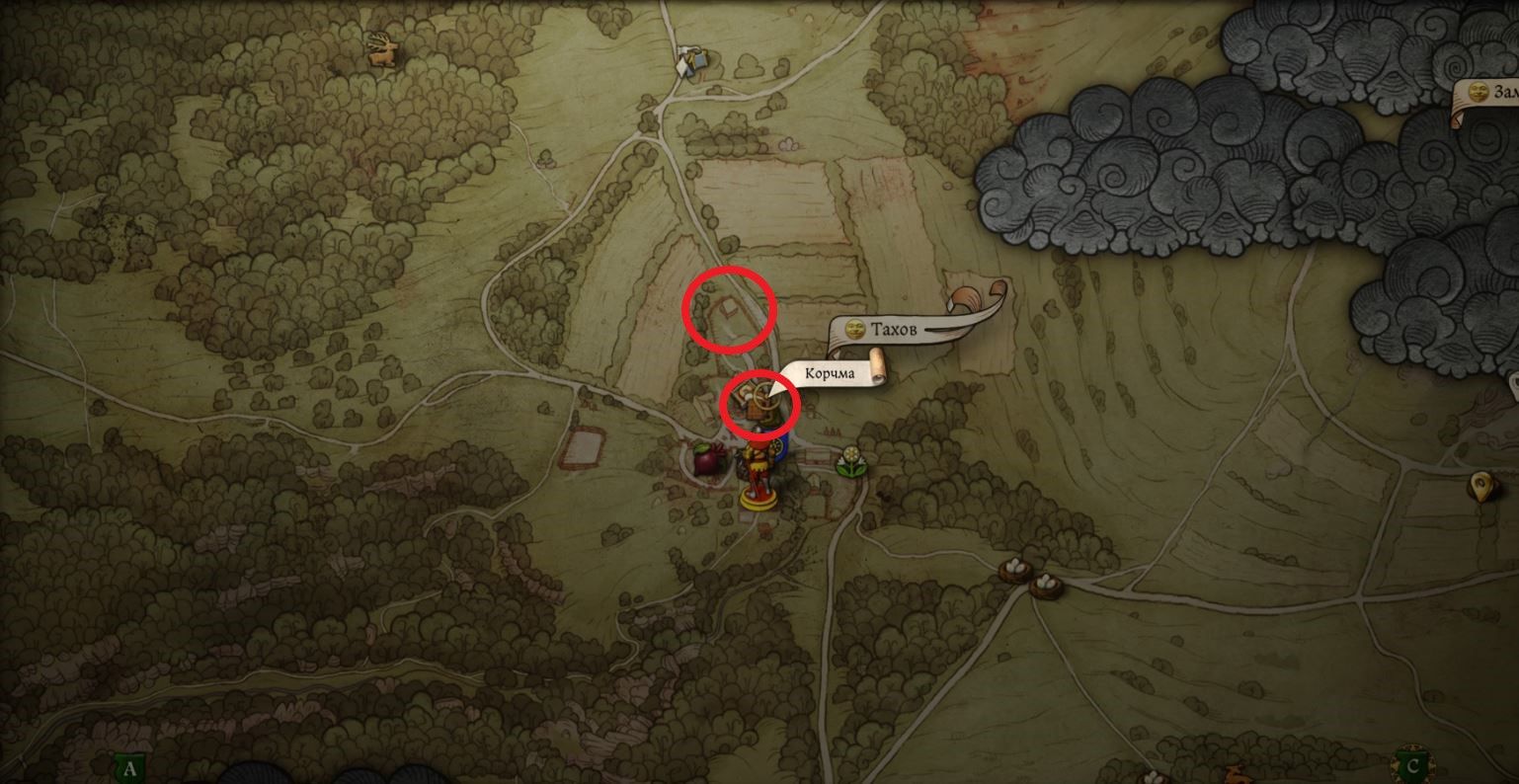Select the Корчма tavern map marker
The height and width of the screenshot is (784, 1519).
tap(755, 402)
